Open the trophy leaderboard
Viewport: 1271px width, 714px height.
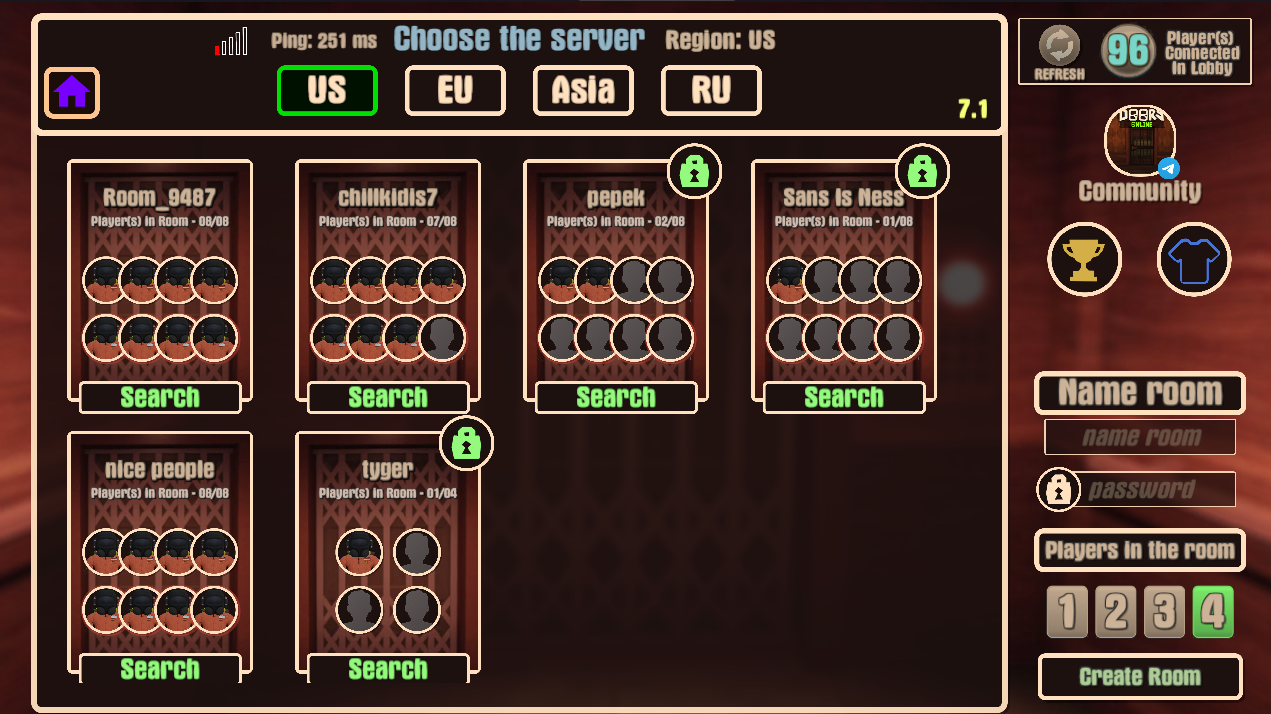1085,260
